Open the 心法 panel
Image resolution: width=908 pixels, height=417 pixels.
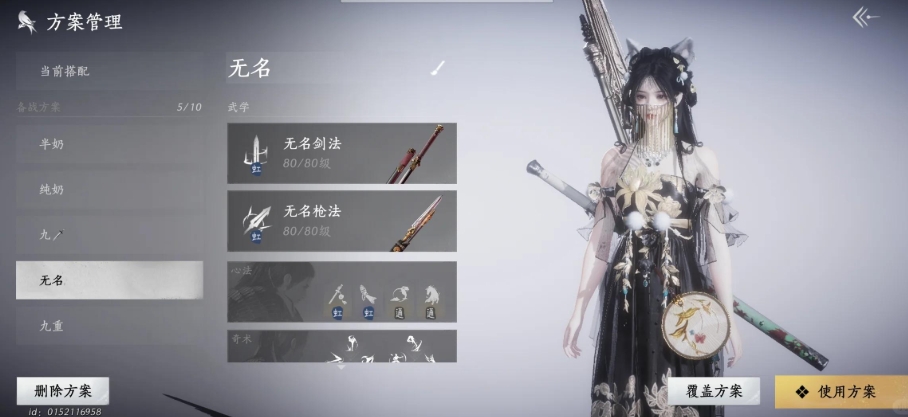(341, 292)
